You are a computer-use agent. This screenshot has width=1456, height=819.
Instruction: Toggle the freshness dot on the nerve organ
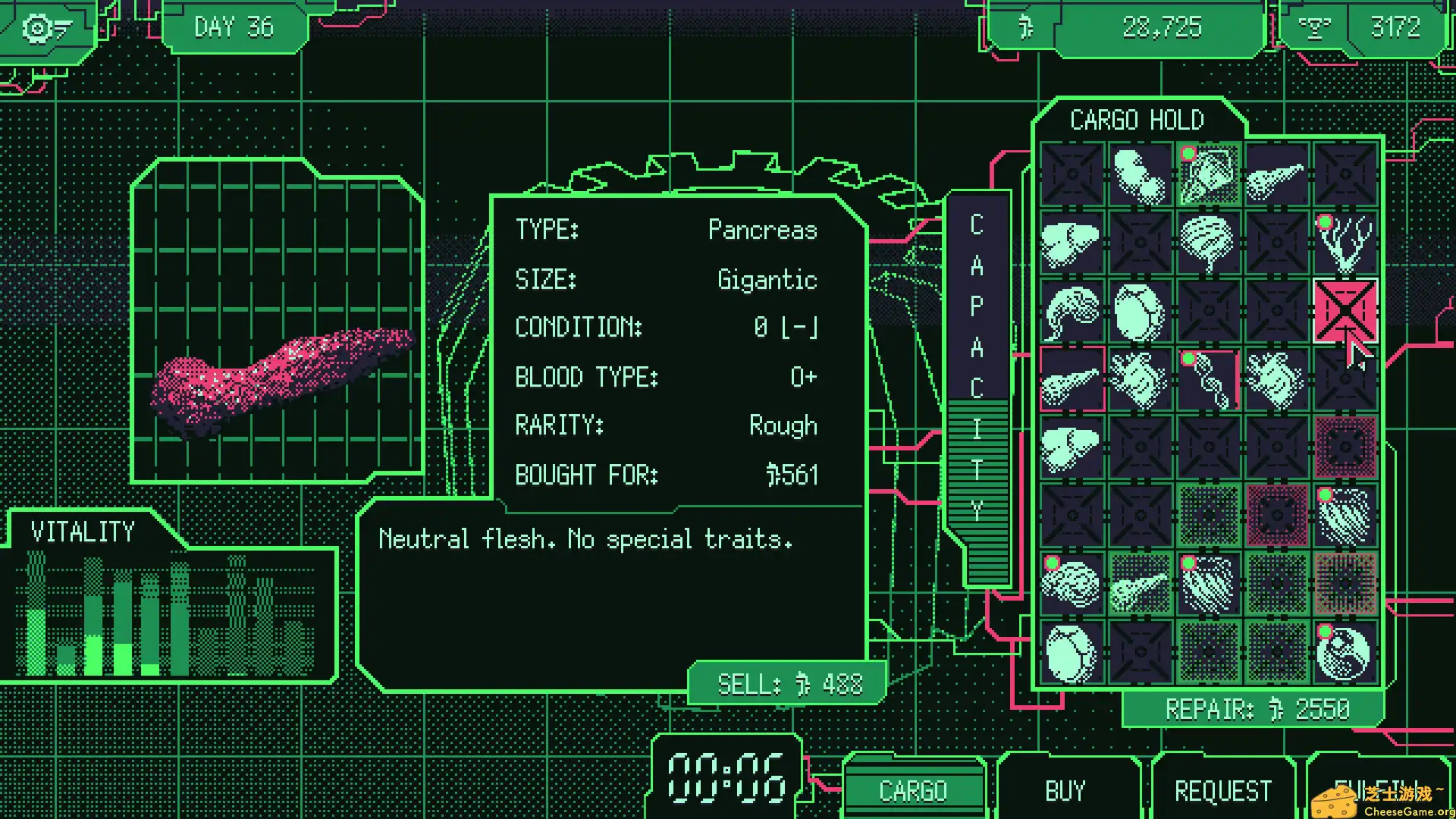click(1325, 221)
